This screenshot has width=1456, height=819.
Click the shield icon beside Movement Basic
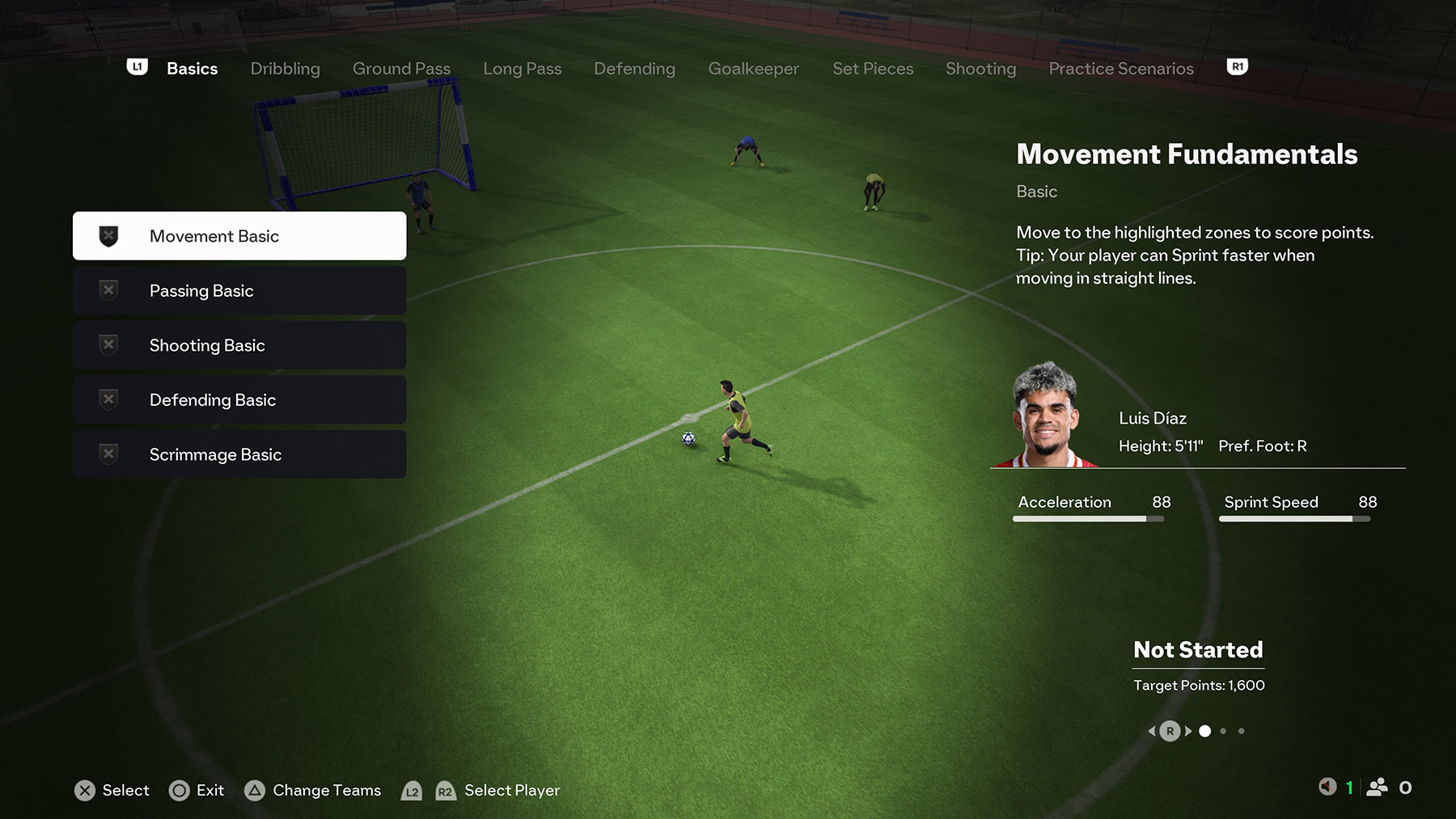coord(106,235)
